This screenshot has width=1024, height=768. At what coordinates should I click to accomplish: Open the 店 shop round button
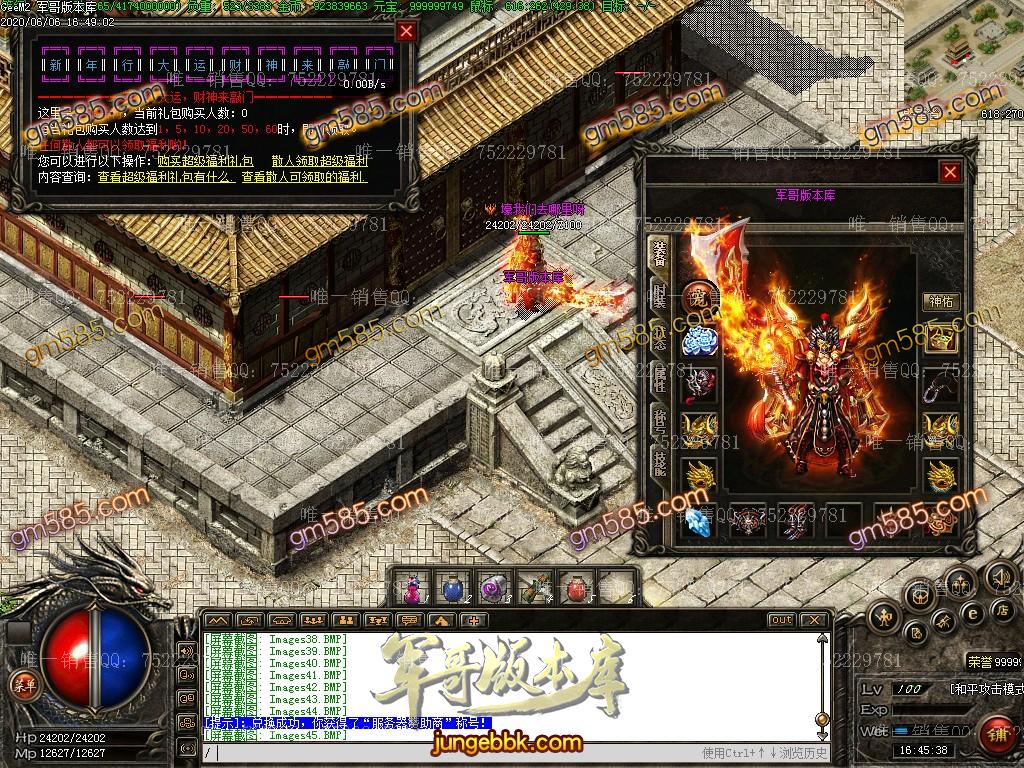[x=1001, y=609]
